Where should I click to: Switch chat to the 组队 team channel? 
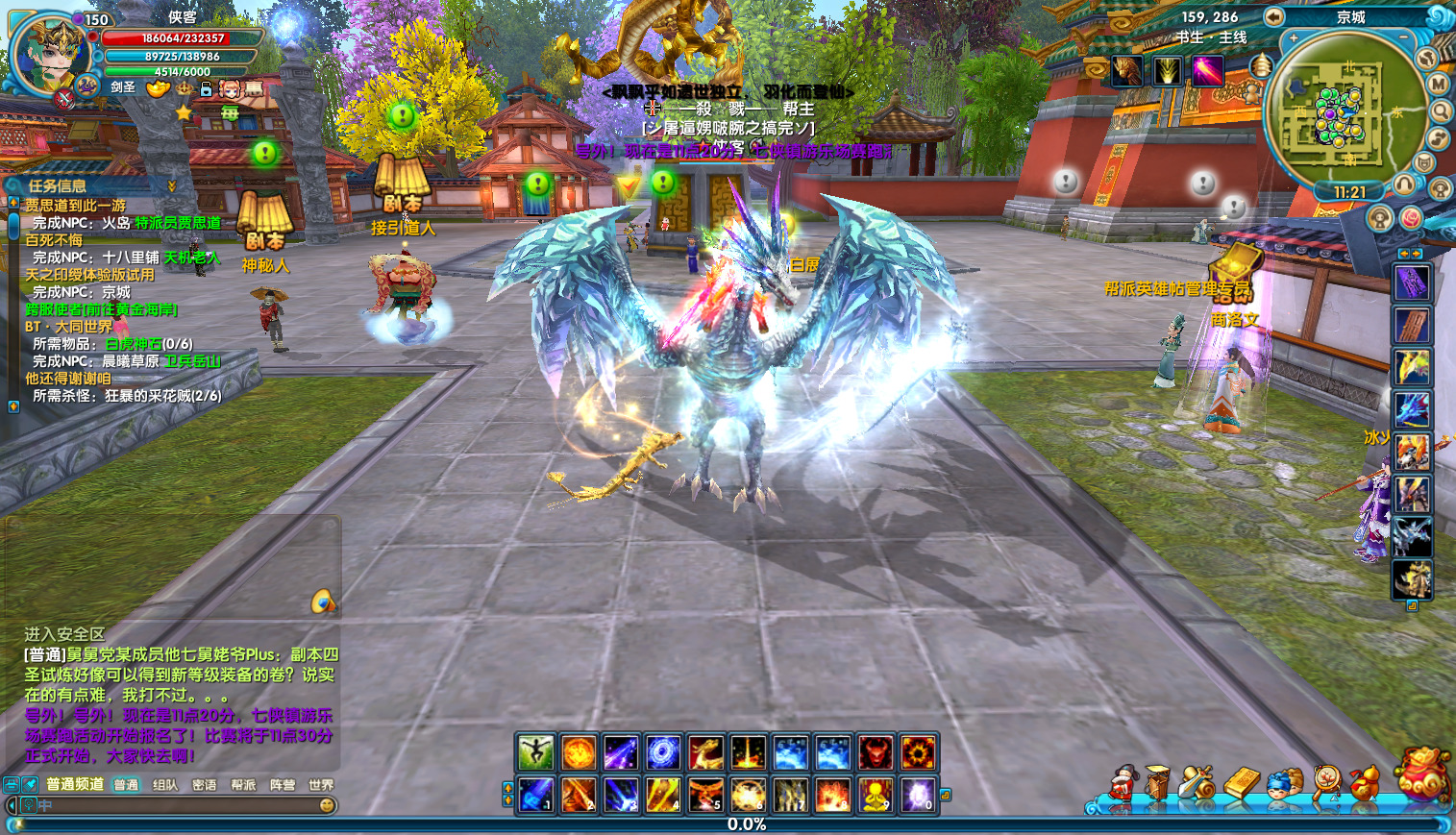[165, 785]
